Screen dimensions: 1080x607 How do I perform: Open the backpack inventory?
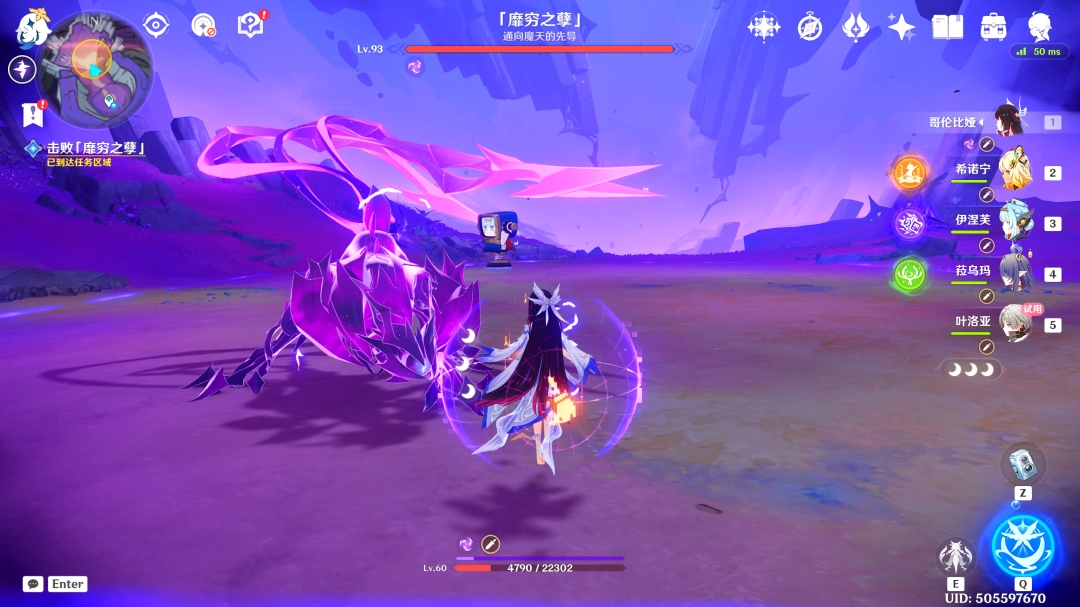[993, 27]
